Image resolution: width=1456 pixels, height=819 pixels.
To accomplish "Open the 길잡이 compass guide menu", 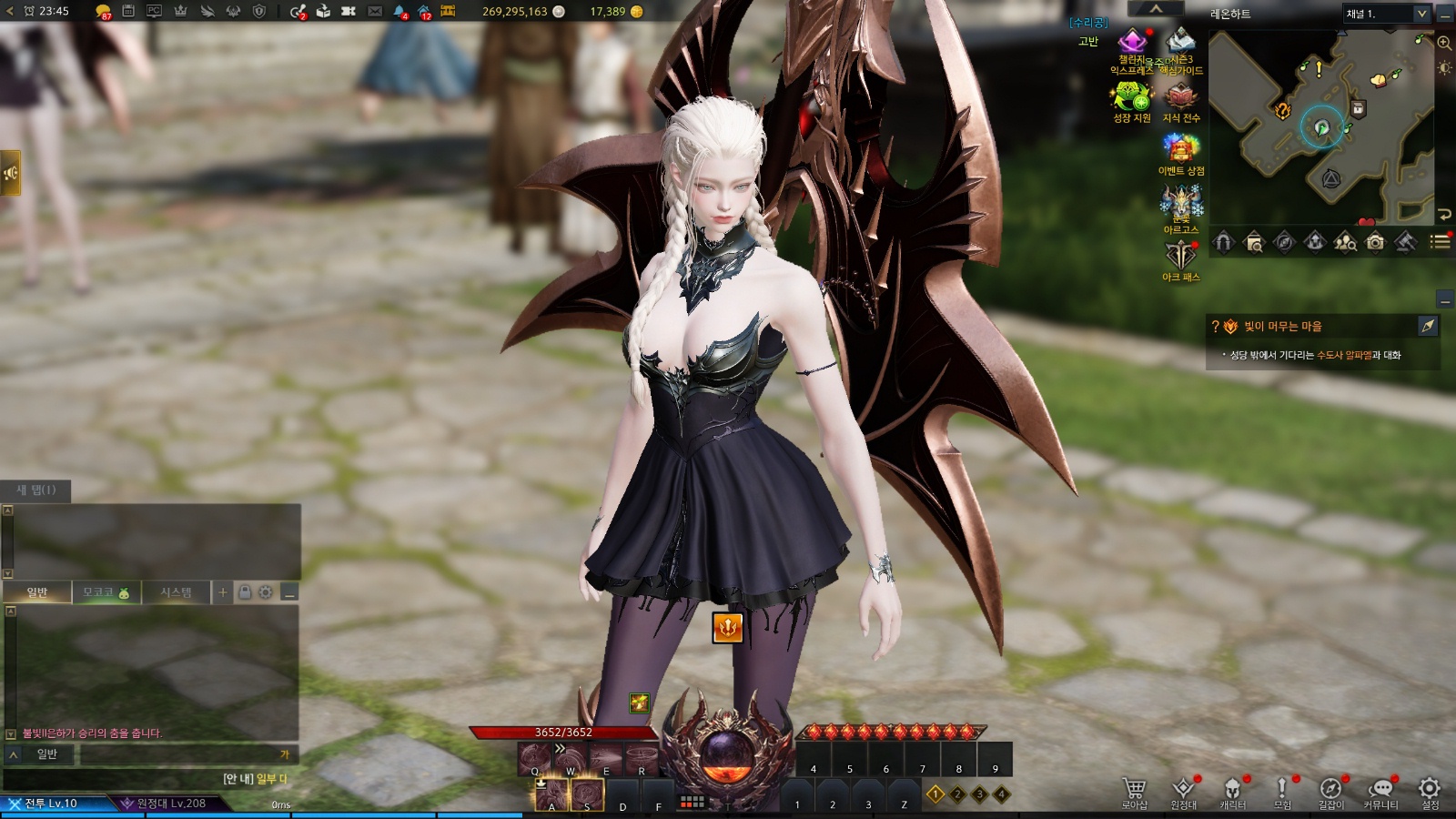I will coord(1330,790).
